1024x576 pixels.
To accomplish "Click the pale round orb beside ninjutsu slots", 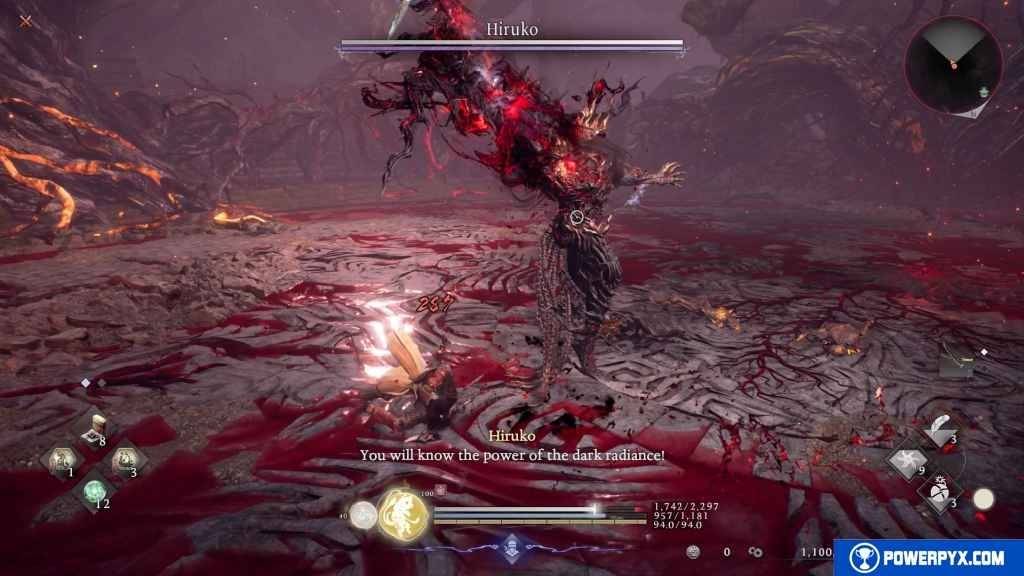I will [984, 499].
